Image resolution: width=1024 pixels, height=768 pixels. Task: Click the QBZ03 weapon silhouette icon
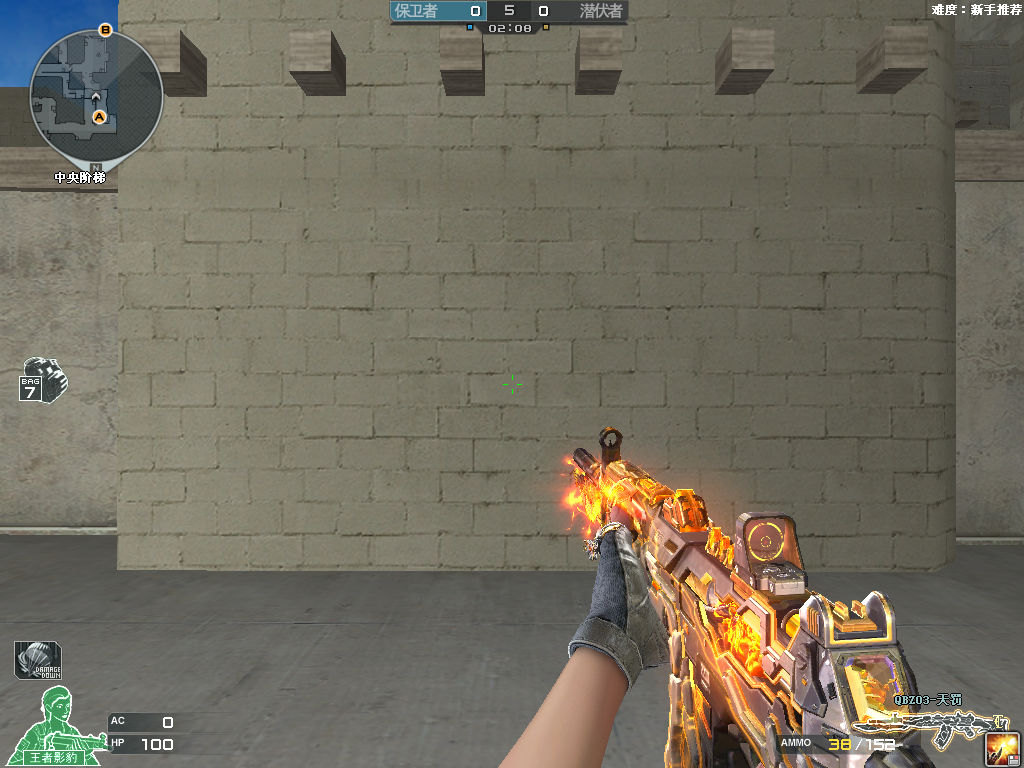(930, 727)
